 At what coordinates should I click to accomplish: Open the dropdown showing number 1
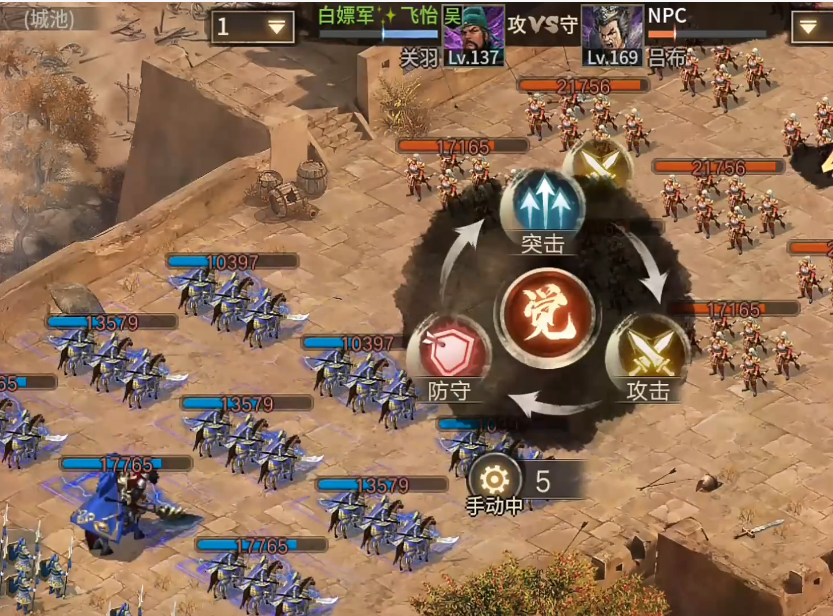point(252,27)
